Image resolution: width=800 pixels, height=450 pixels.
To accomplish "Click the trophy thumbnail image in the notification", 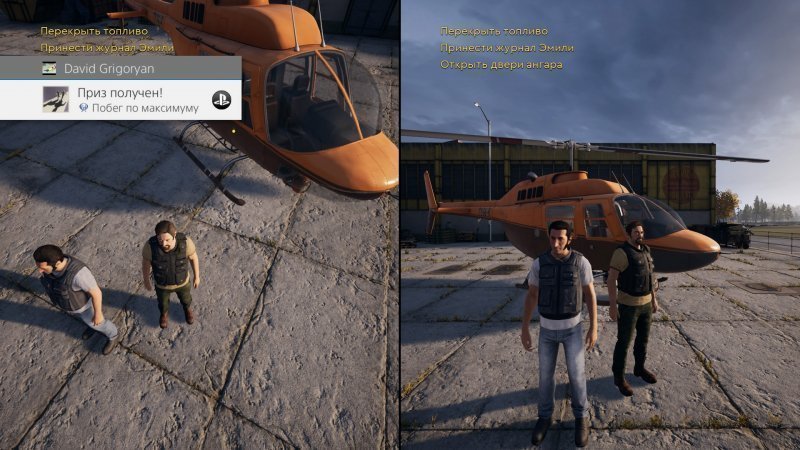I will point(55,99).
